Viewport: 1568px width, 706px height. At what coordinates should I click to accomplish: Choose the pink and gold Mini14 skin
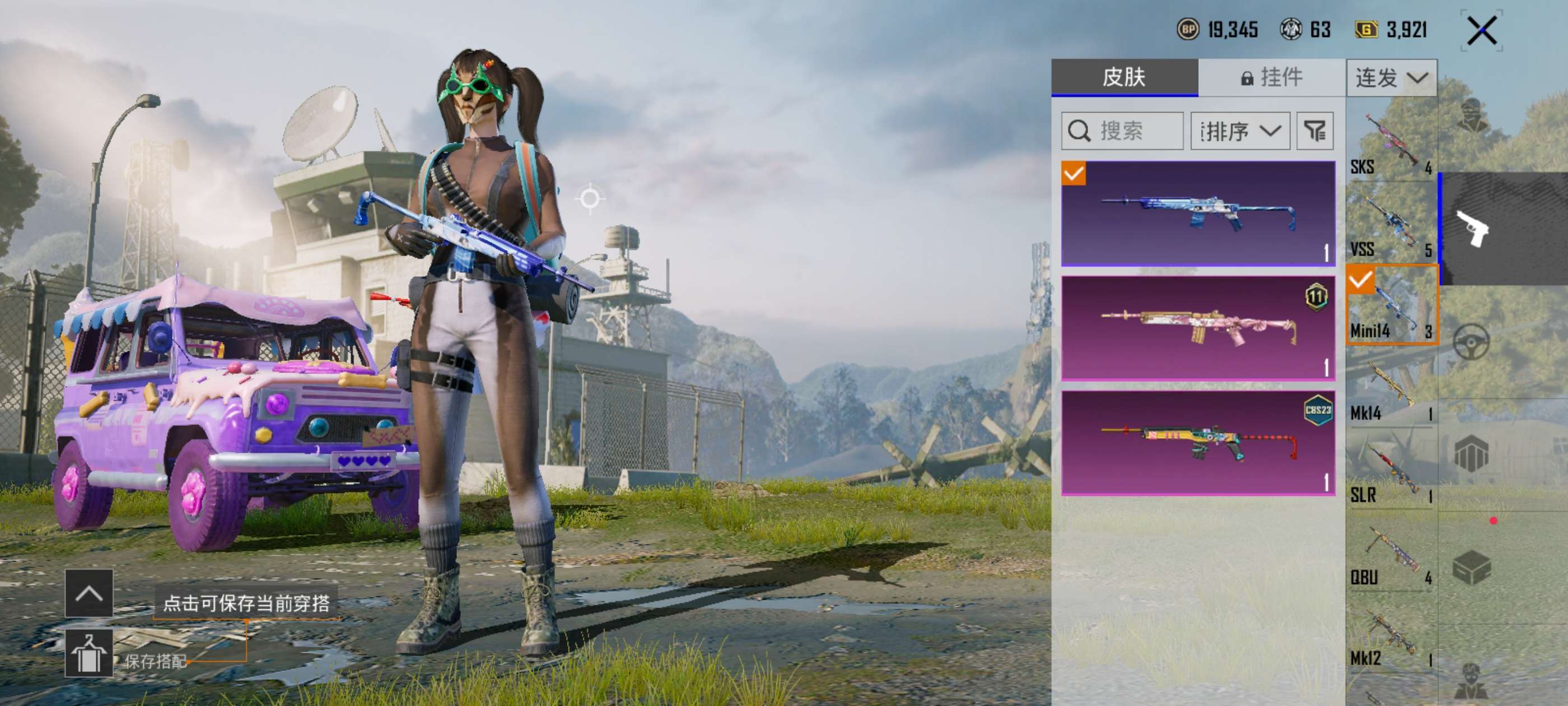click(1198, 328)
